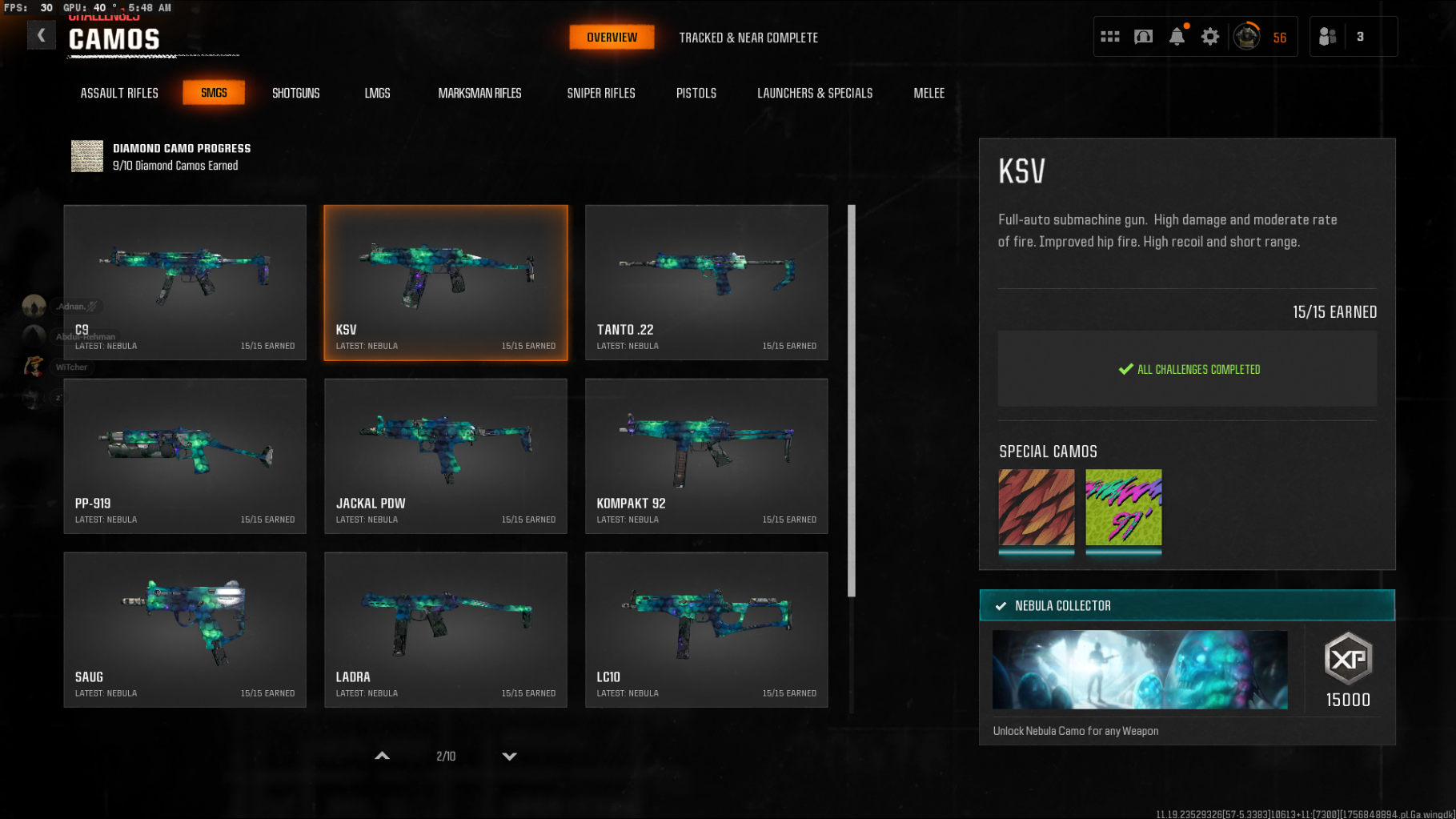Image resolution: width=1456 pixels, height=819 pixels.
Task: Go to next page with the down chevron
Action: [509, 755]
